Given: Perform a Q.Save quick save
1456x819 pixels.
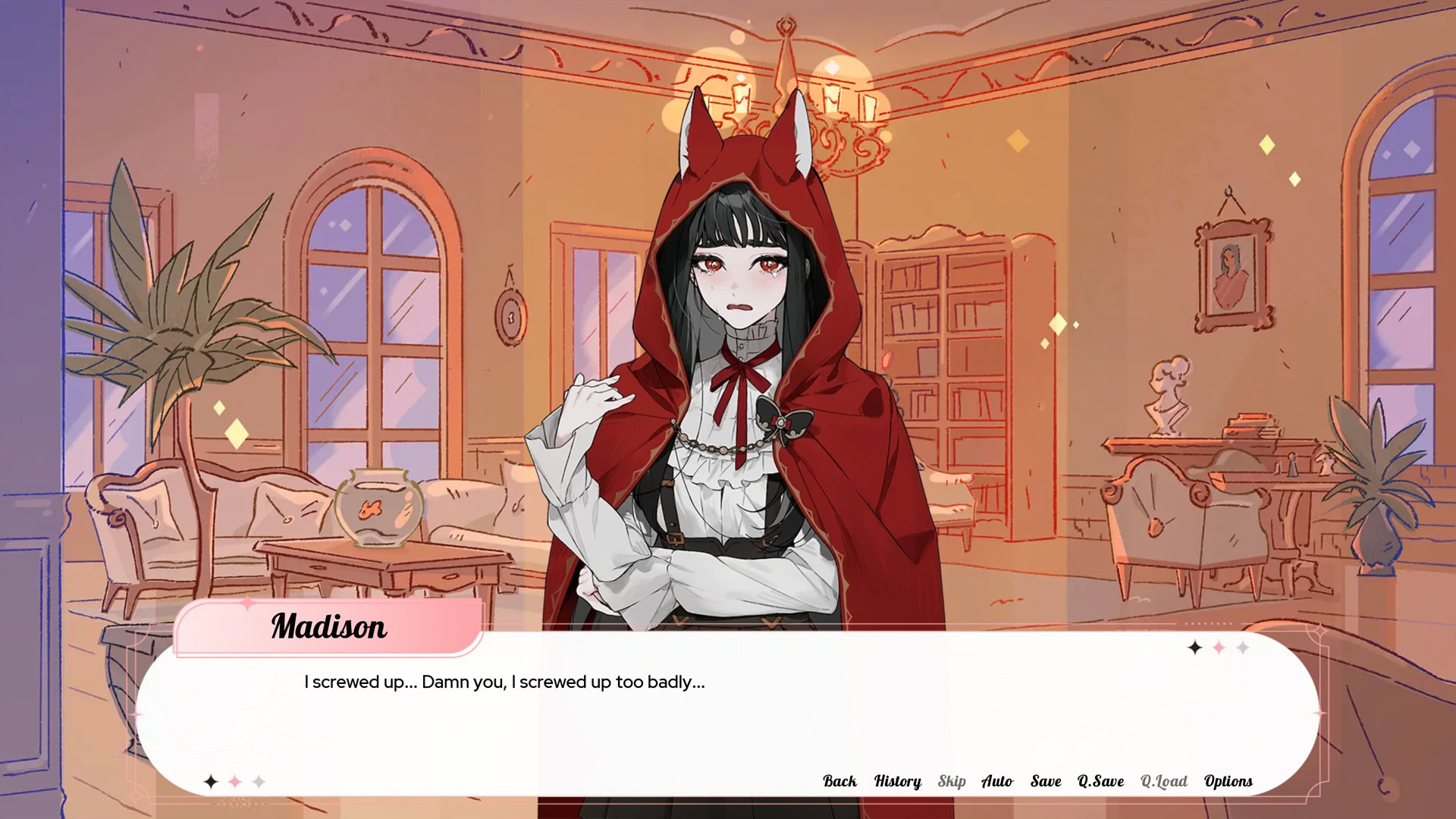Looking at the screenshot, I should pyautogui.click(x=1099, y=781).
